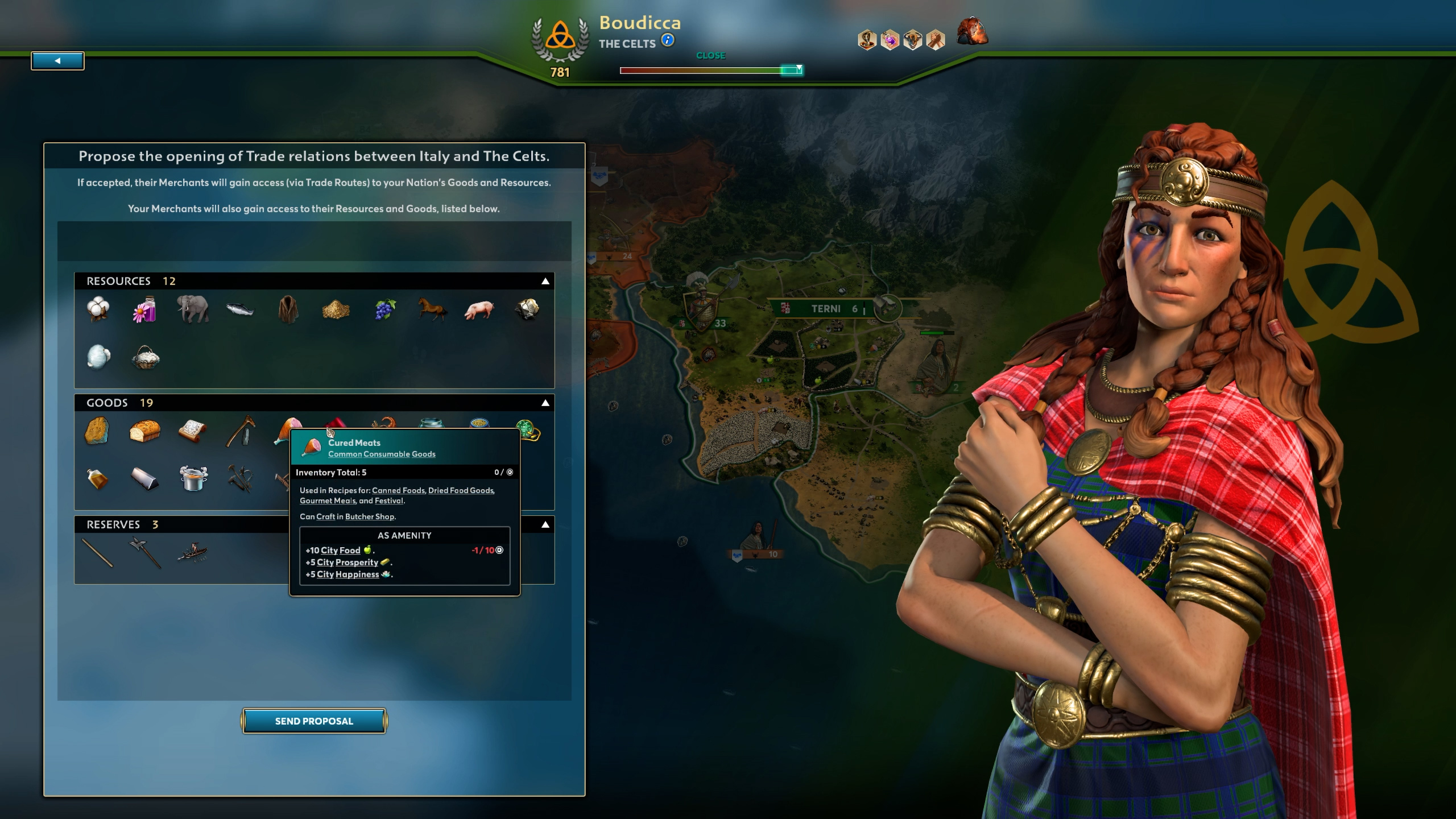Collapse the Resources section
Image resolution: width=1456 pixels, height=819 pixels.
tap(545, 280)
